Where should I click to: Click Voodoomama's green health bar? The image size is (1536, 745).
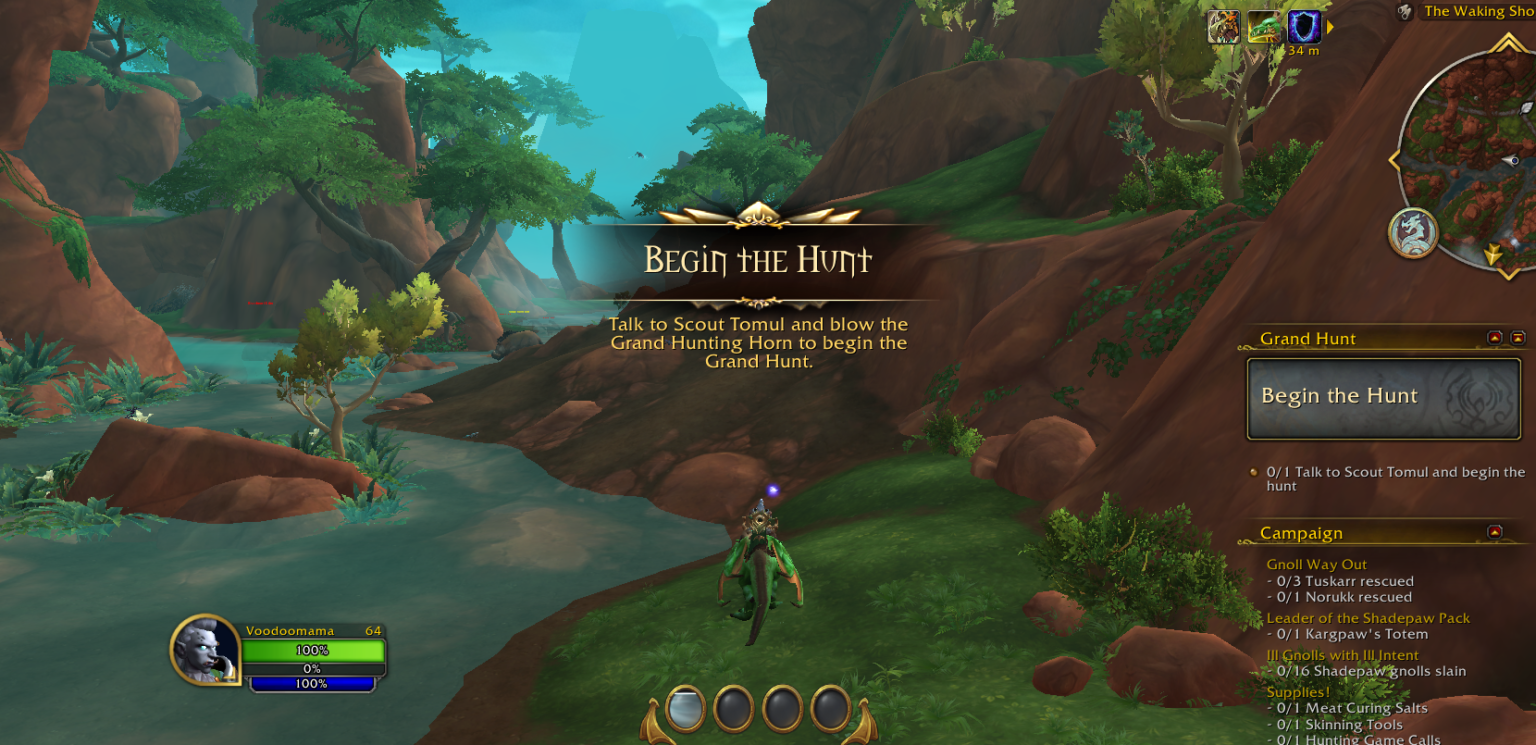pyautogui.click(x=315, y=650)
